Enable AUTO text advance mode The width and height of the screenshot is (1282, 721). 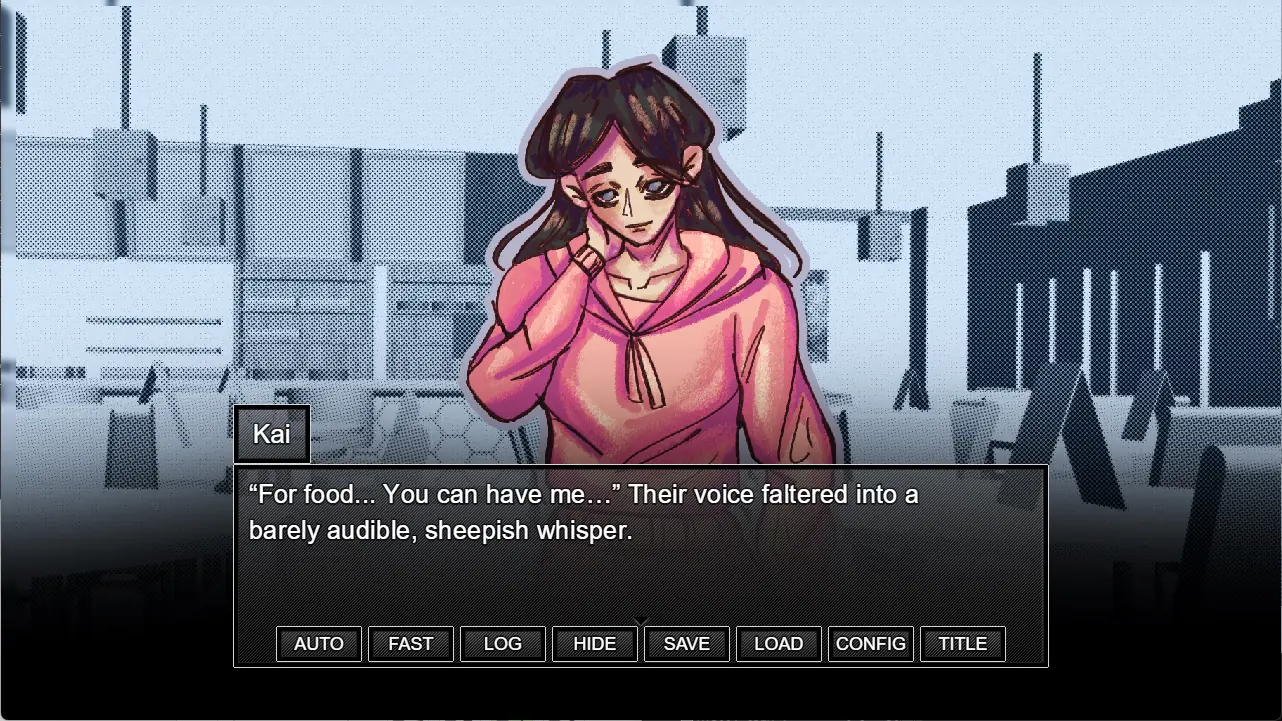click(x=319, y=644)
